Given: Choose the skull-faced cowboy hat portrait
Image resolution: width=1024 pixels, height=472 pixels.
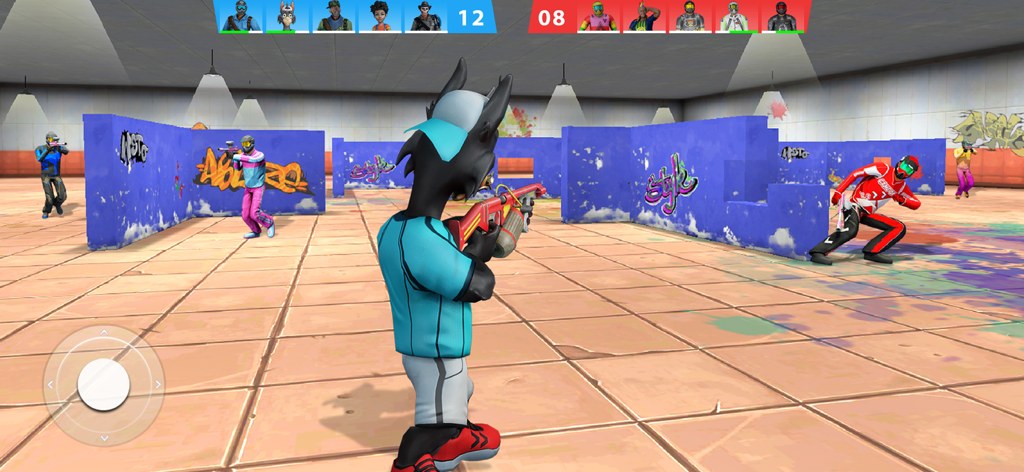Looking at the screenshot, I should pos(427,16).
